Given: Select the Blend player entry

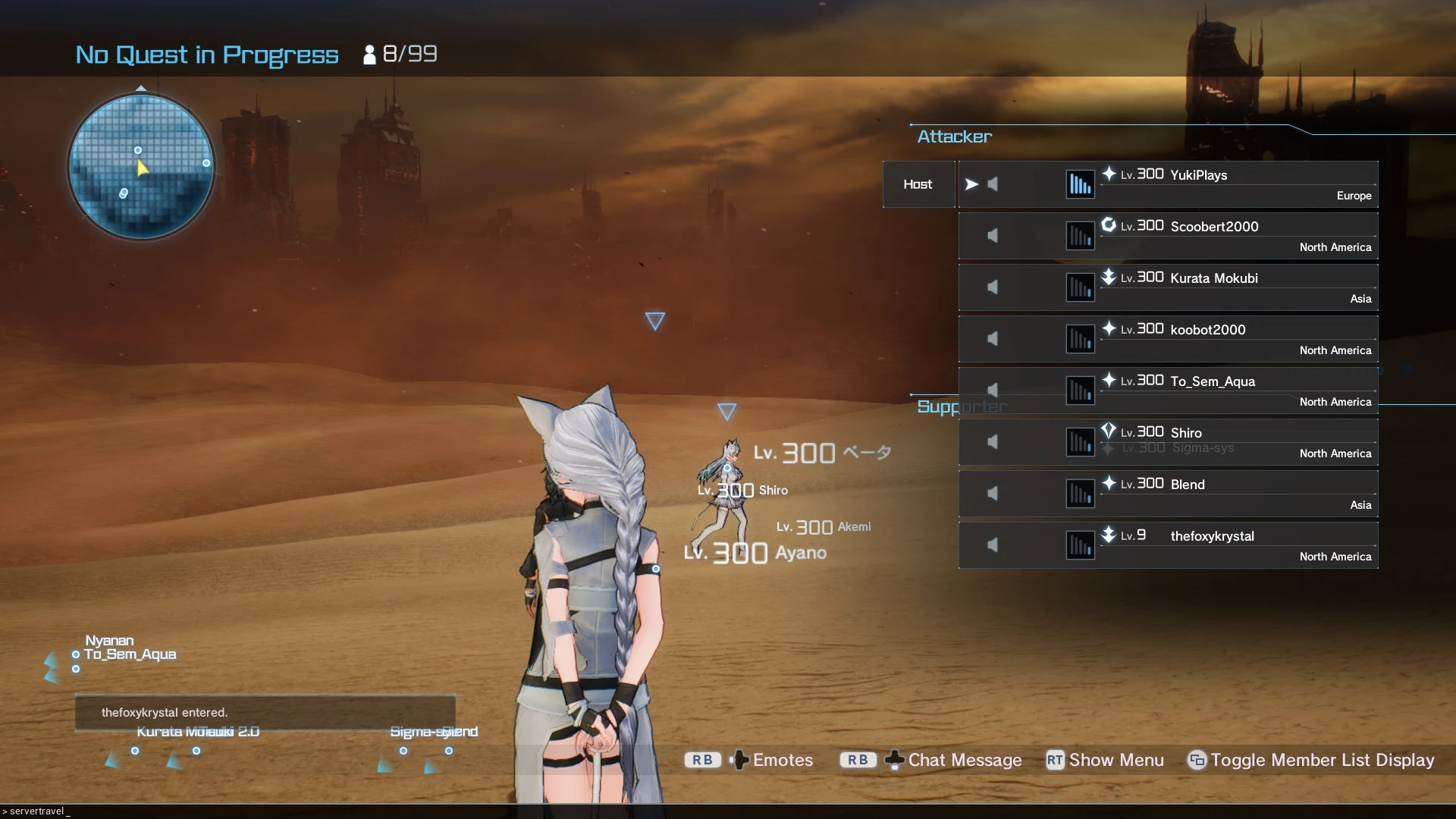Looking at the screenshot, I should [x=1188, y=485].
